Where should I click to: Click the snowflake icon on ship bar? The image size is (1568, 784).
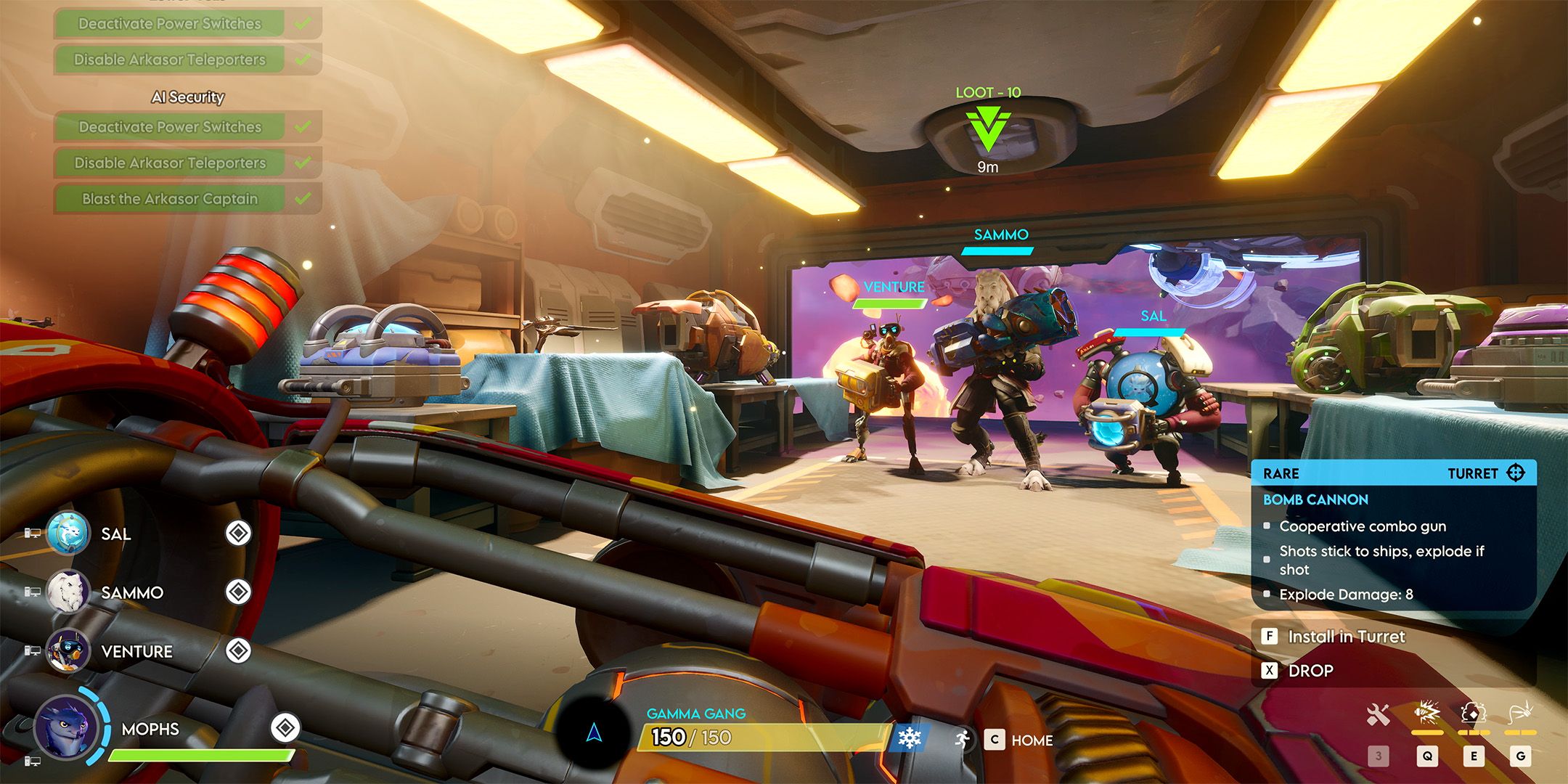pyautogui.click(x=909, y=739)
